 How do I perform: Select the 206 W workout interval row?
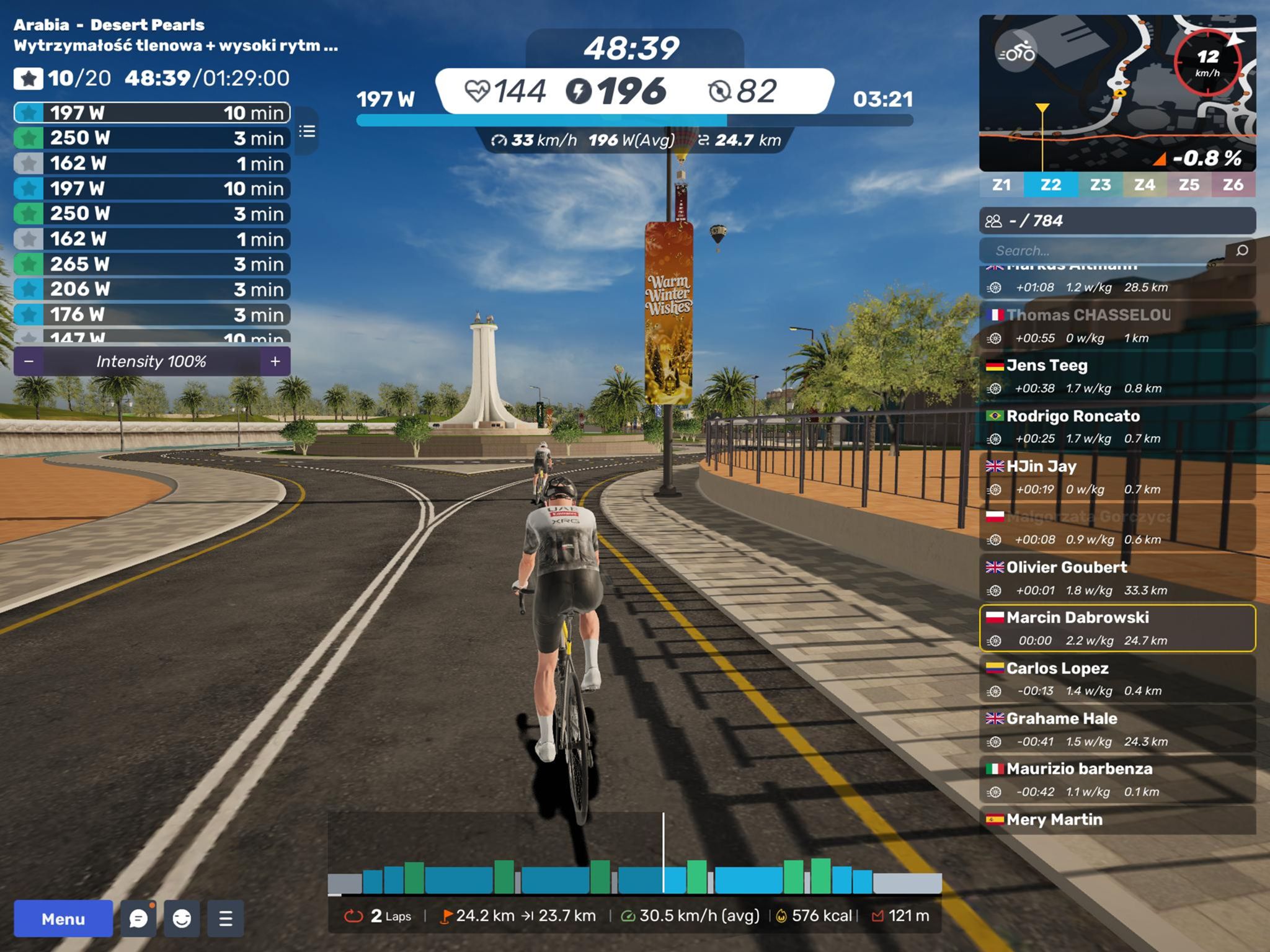point(152,289)
